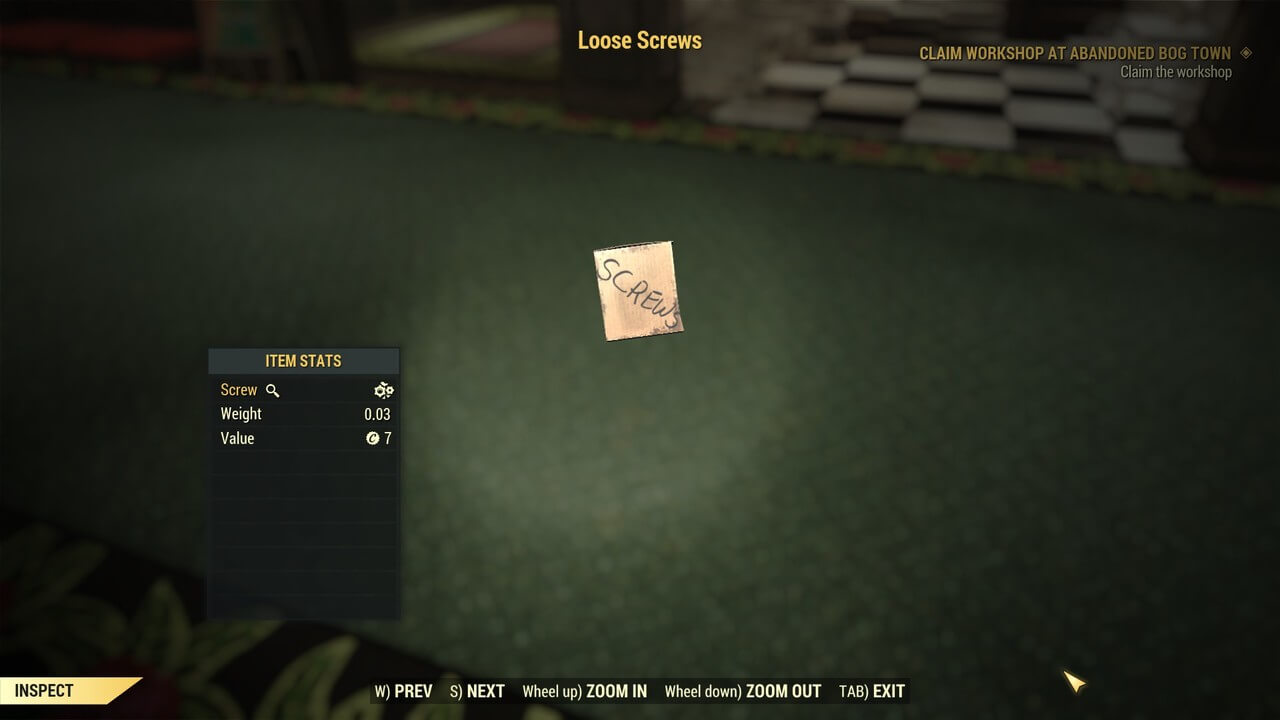This screenshot has width=1280, height=720.
Task: Click the gears components icon beside Screw
Action: [383, 390]
